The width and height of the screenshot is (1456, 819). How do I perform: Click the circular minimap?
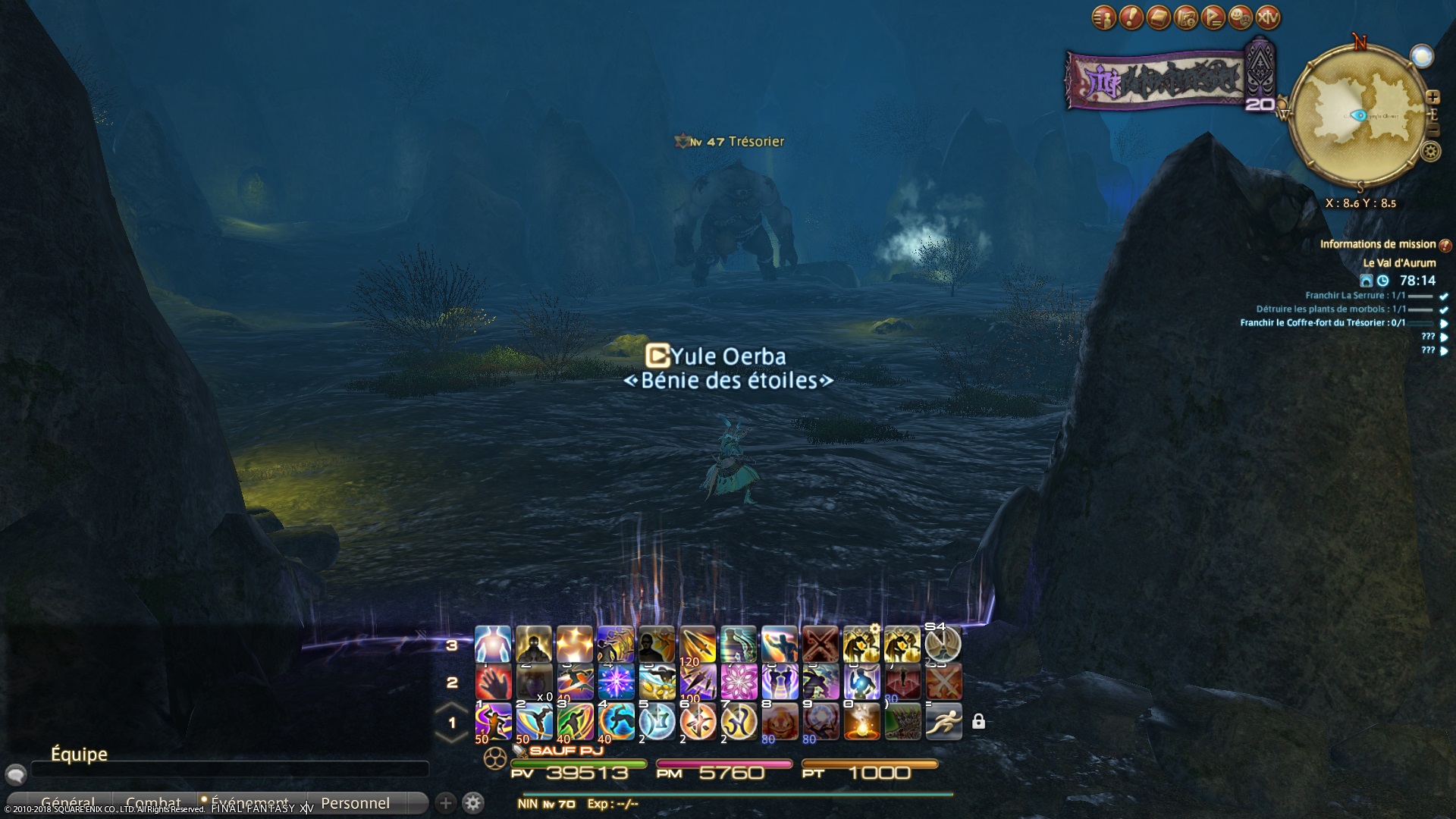coord(1357,115)
